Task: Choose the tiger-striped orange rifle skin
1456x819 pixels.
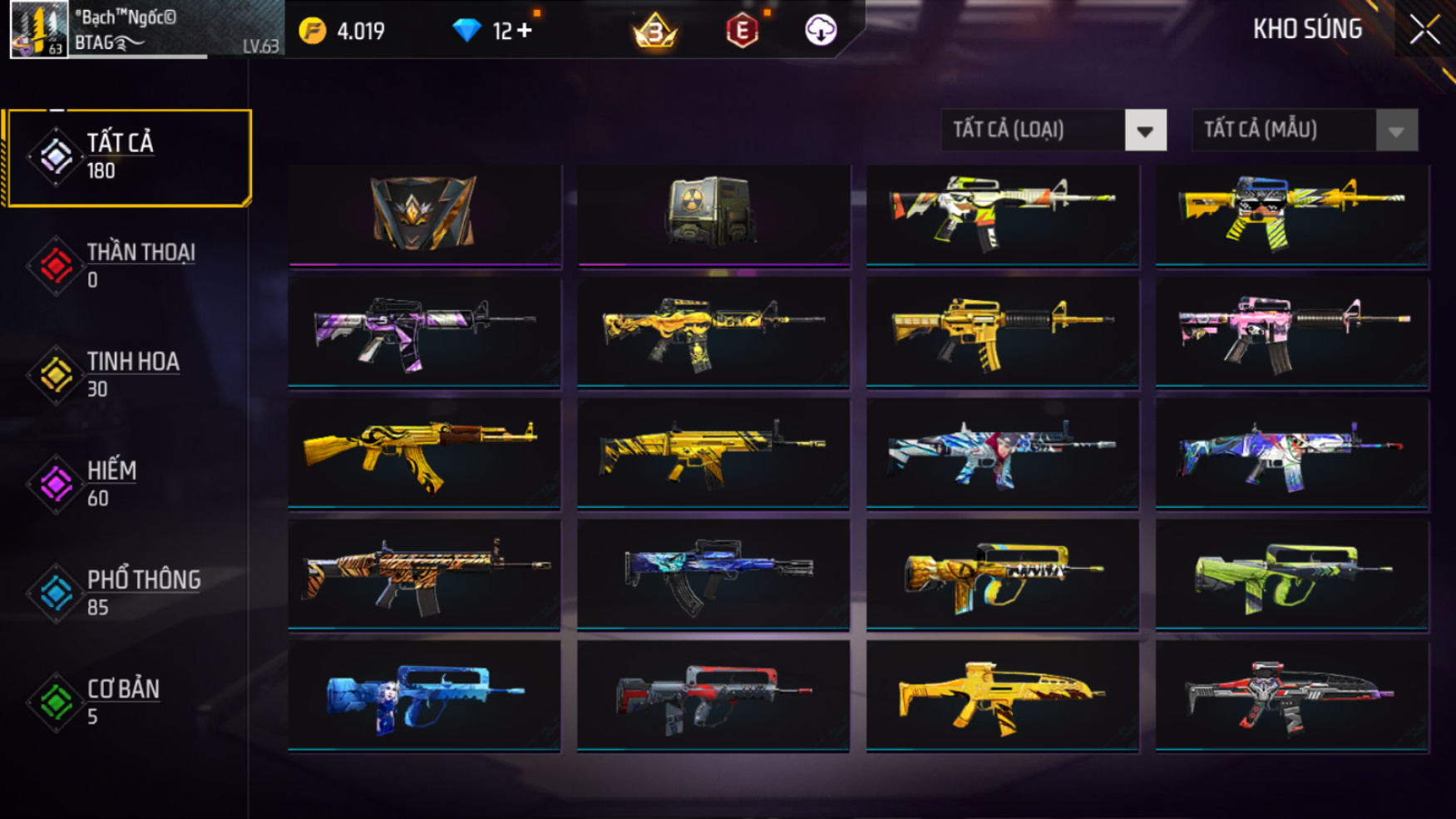Action: (424, 575)
